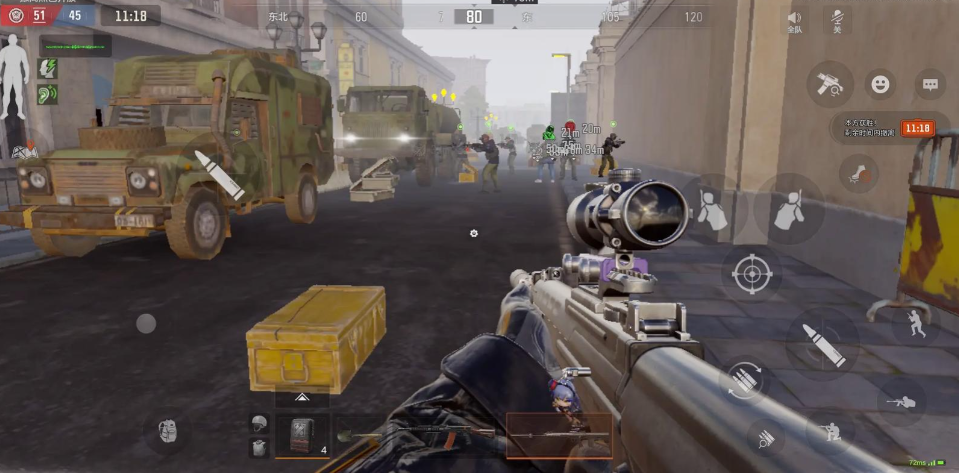Reload the weapon magazine

[x=744, y=379]
